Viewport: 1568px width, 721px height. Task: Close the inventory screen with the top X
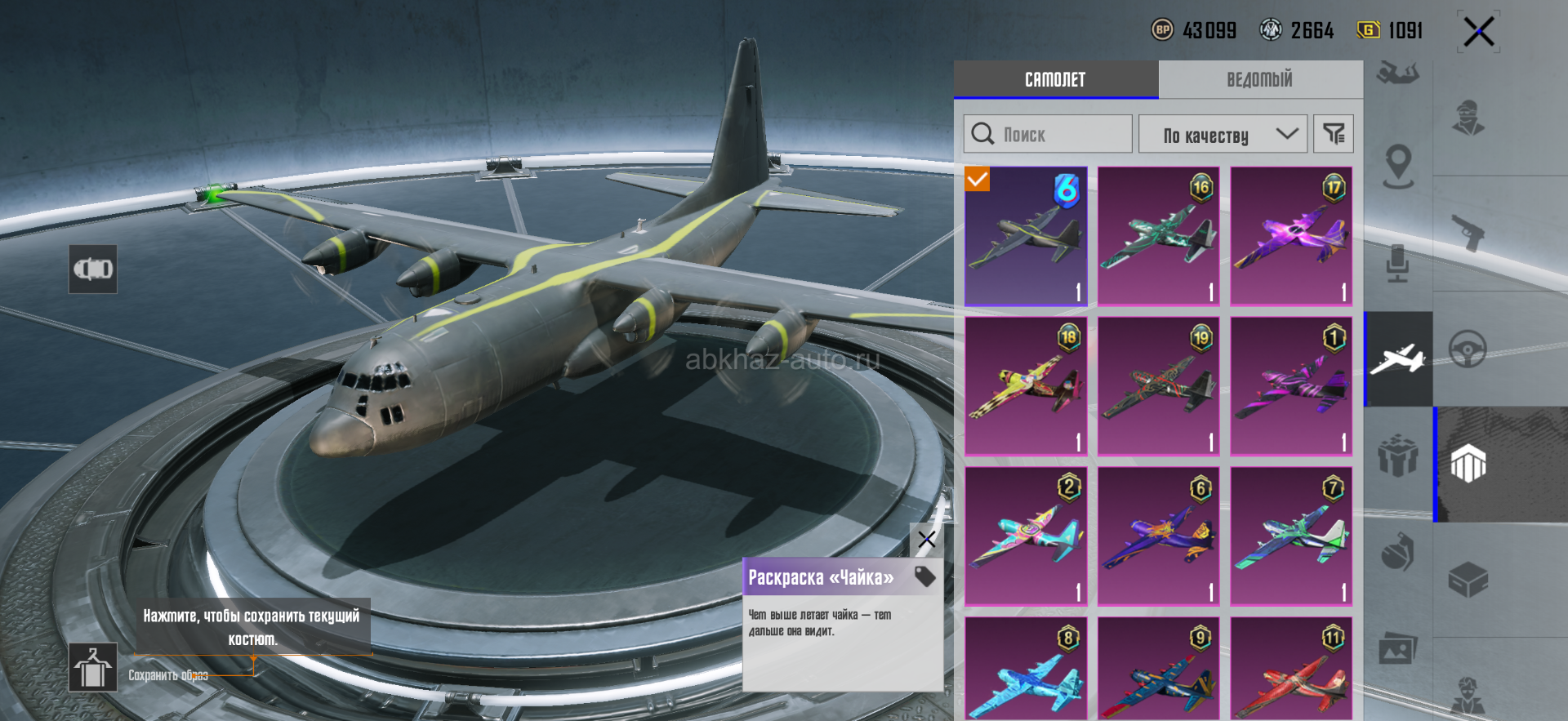(1478, 33)
